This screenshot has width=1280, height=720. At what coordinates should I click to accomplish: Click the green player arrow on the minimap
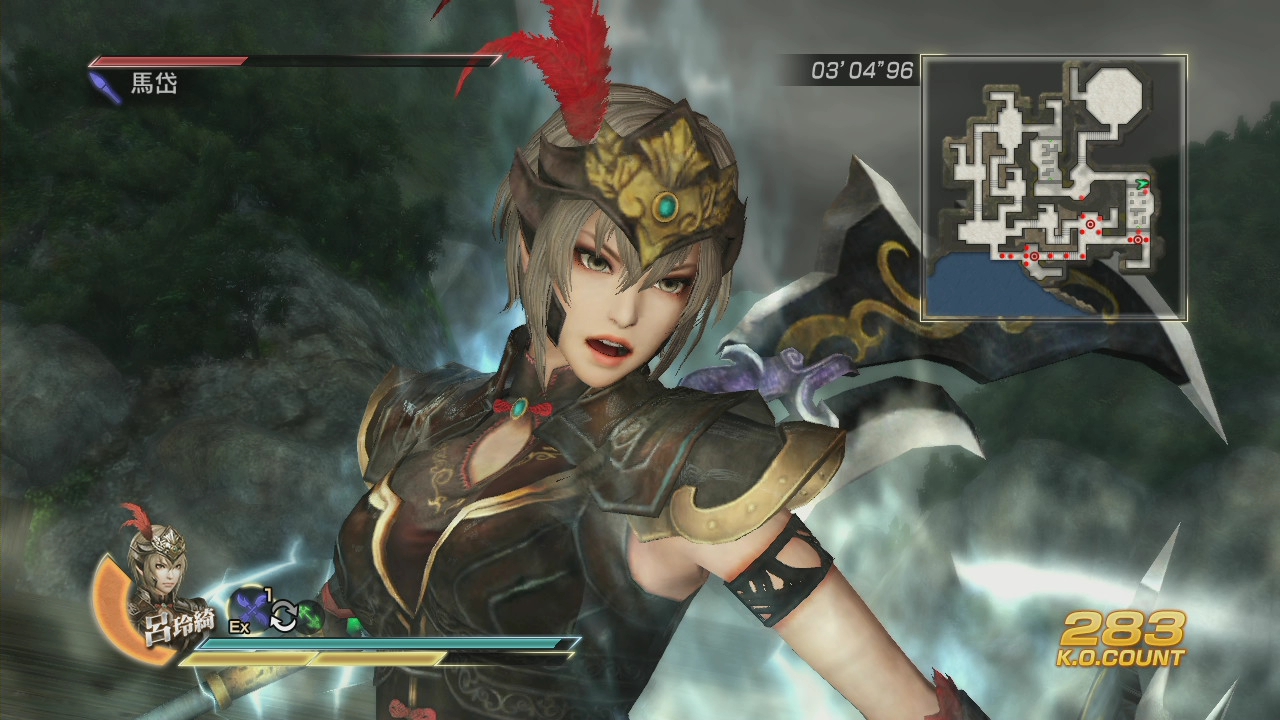point(1142,184)
